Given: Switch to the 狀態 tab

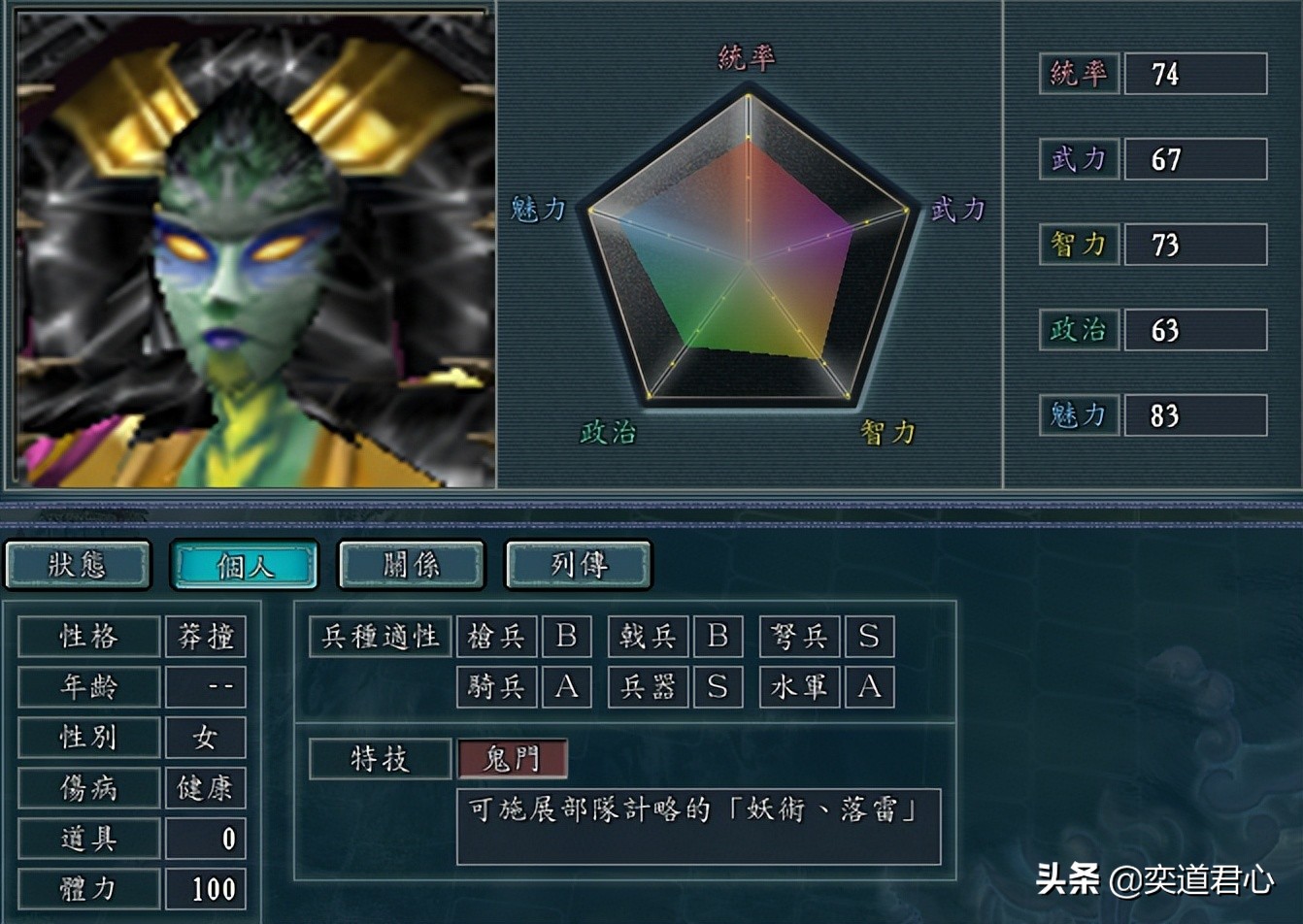Looking at the screenshot, I should [78, 564].
